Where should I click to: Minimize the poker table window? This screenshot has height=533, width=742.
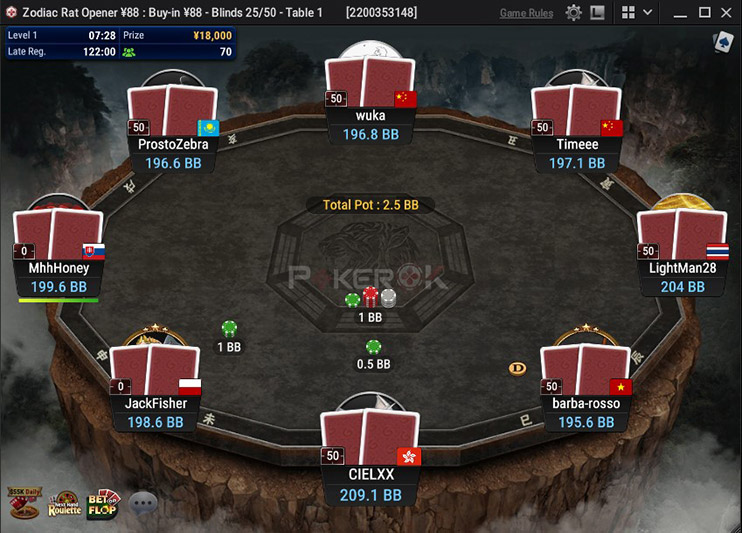[x=680, y=13]
